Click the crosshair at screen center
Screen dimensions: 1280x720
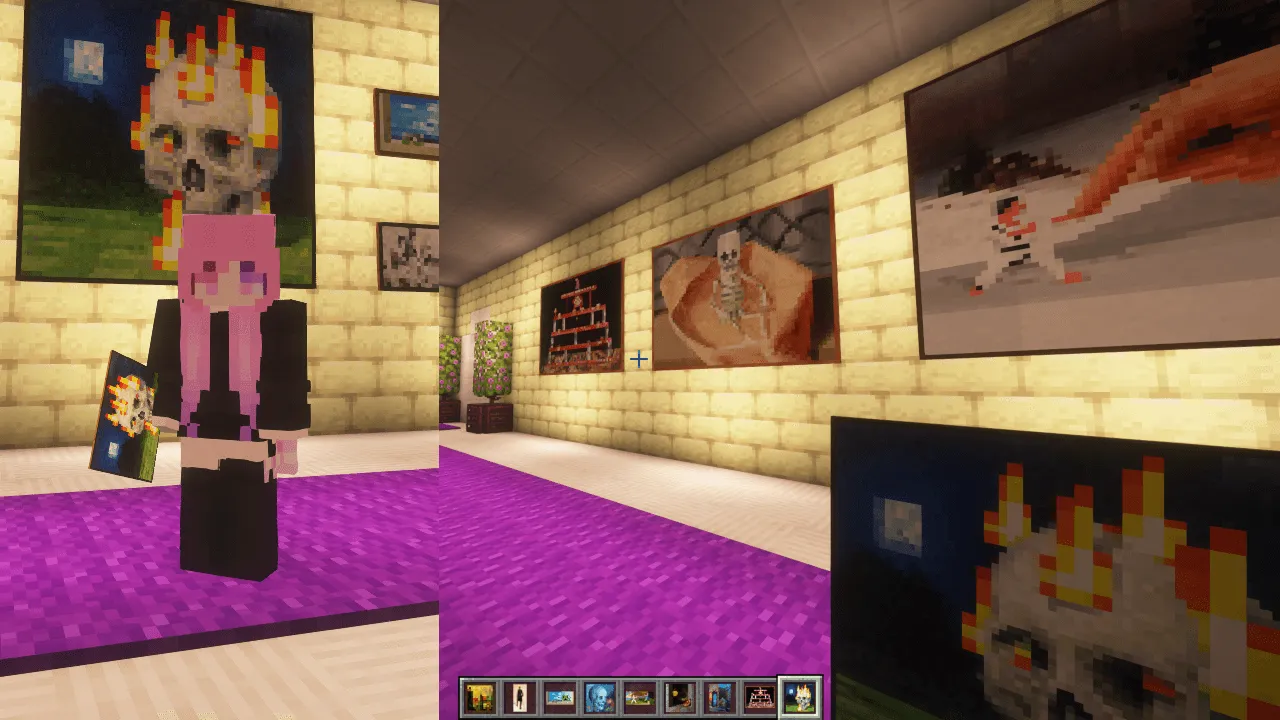pos(640,360)
